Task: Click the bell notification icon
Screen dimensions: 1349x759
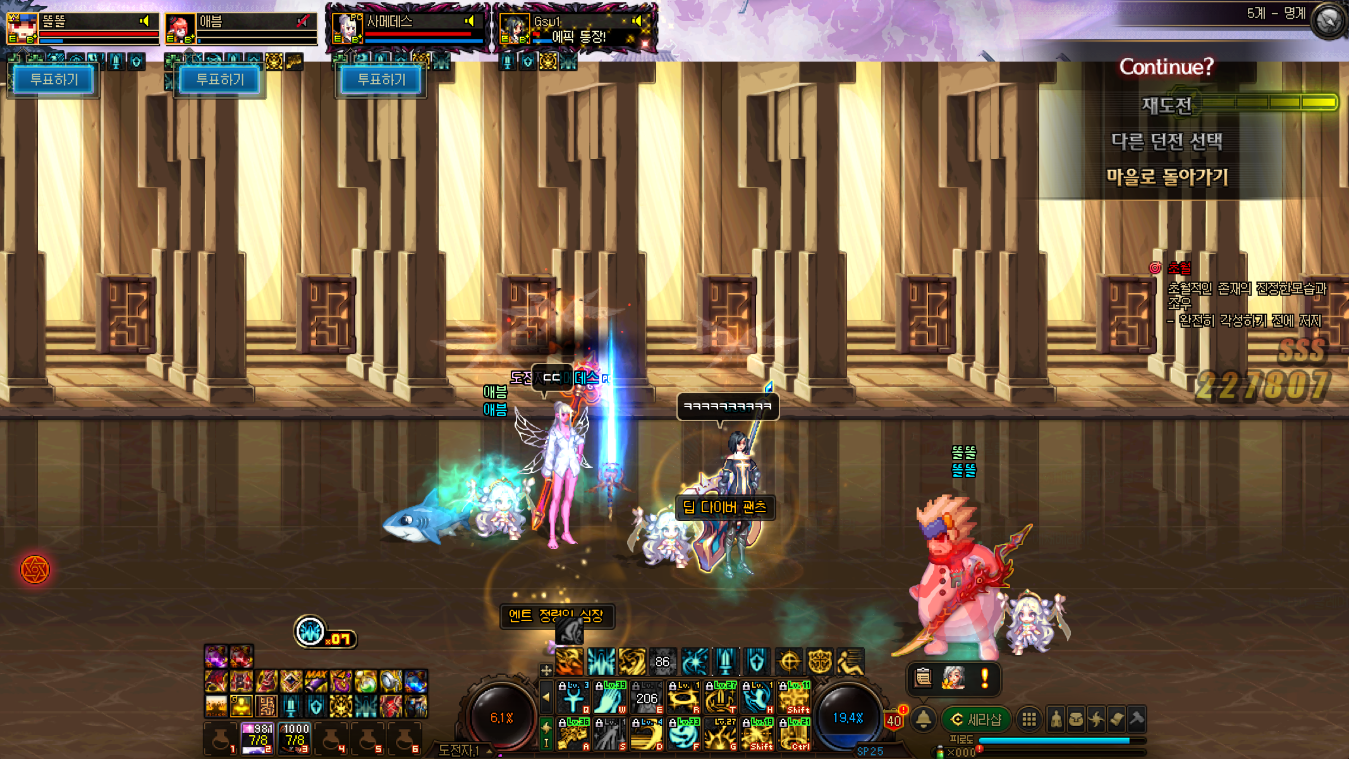Action: pos(923,719)
